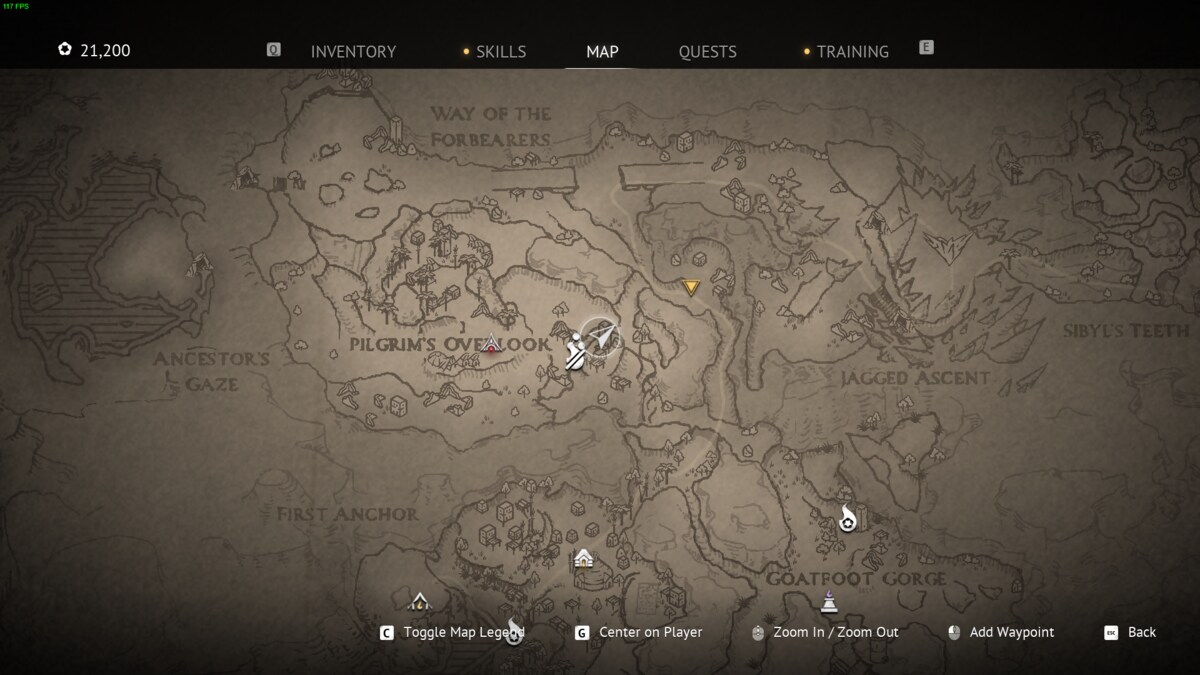
Task: Select the red shelter marker at Pilgrim's Overlook
Action: point(491,346)
